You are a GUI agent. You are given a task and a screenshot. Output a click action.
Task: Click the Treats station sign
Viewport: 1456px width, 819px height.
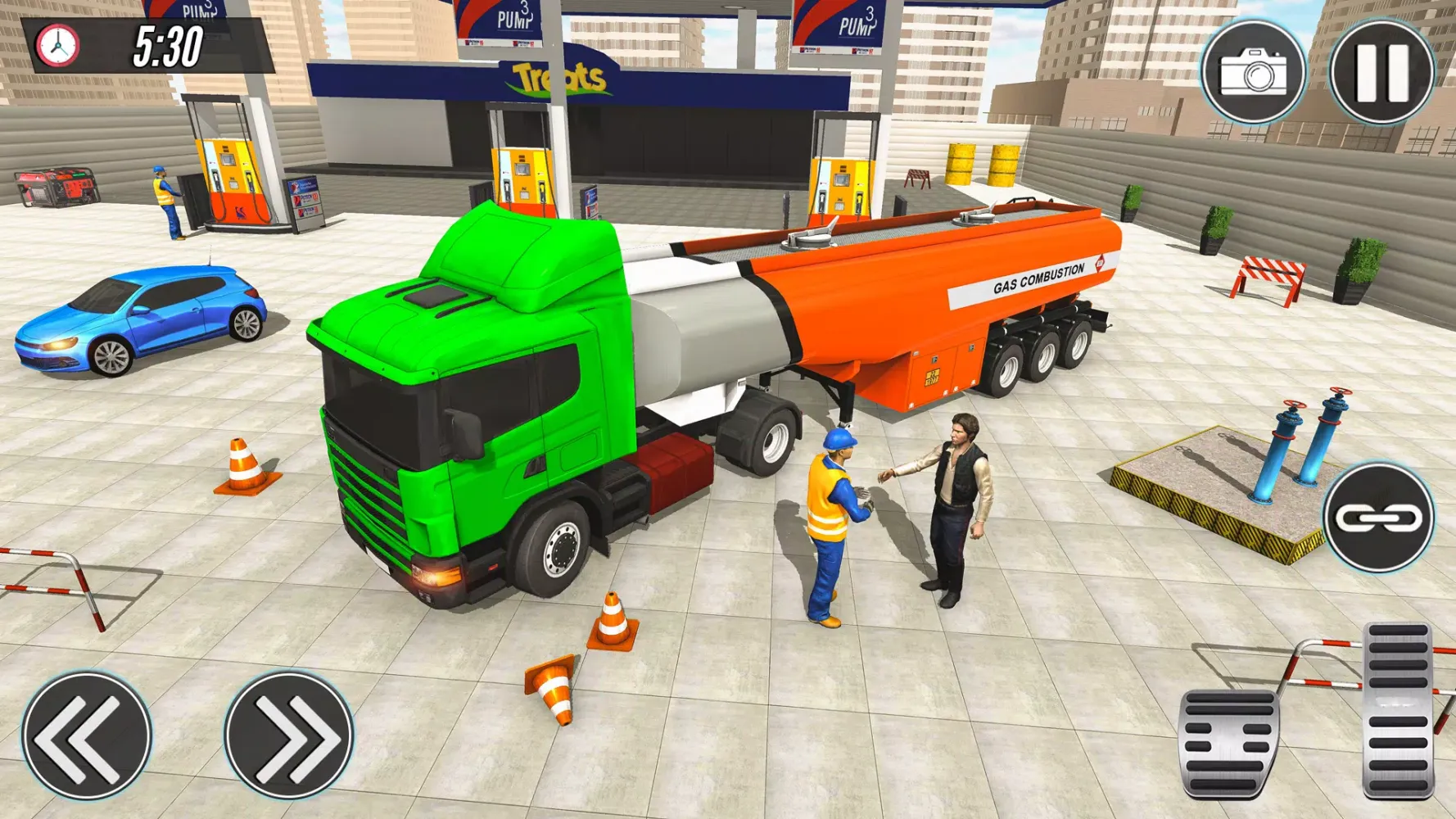click(557, 78)
